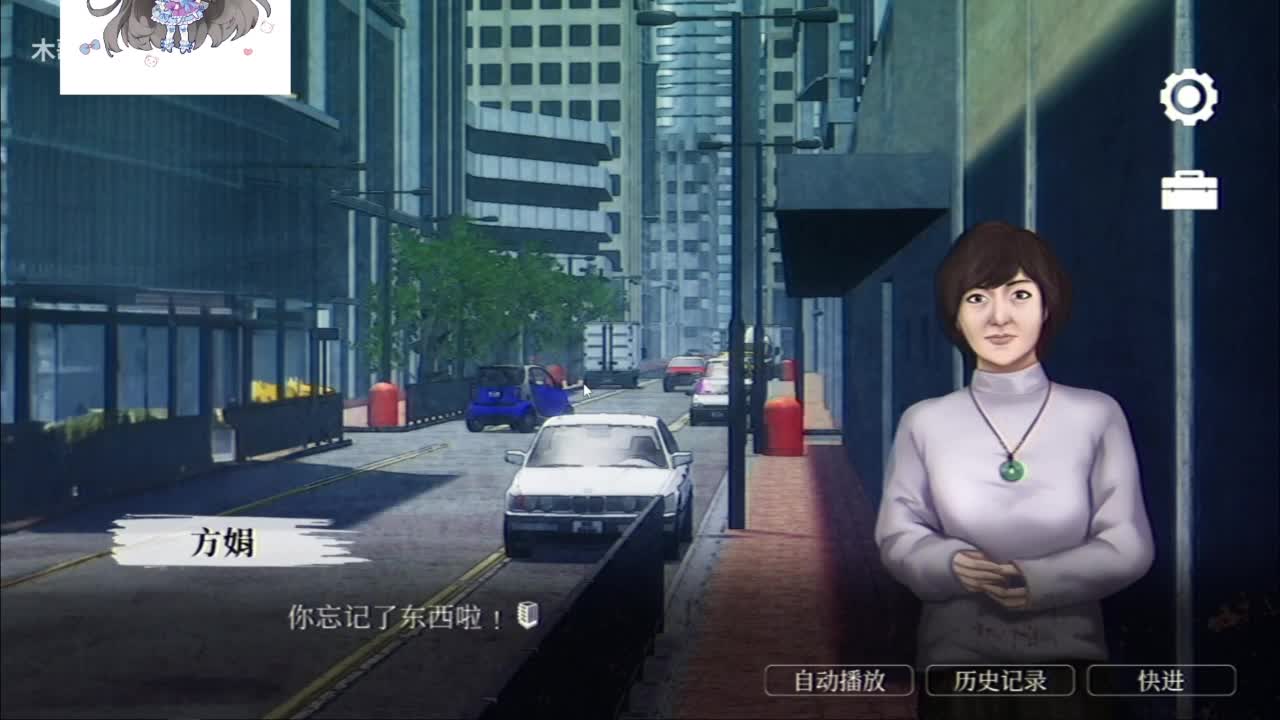This screenshot has height=720, width=1280.
Task: Enable 自动播放 auto-play mode
Action: coord(838,679)
